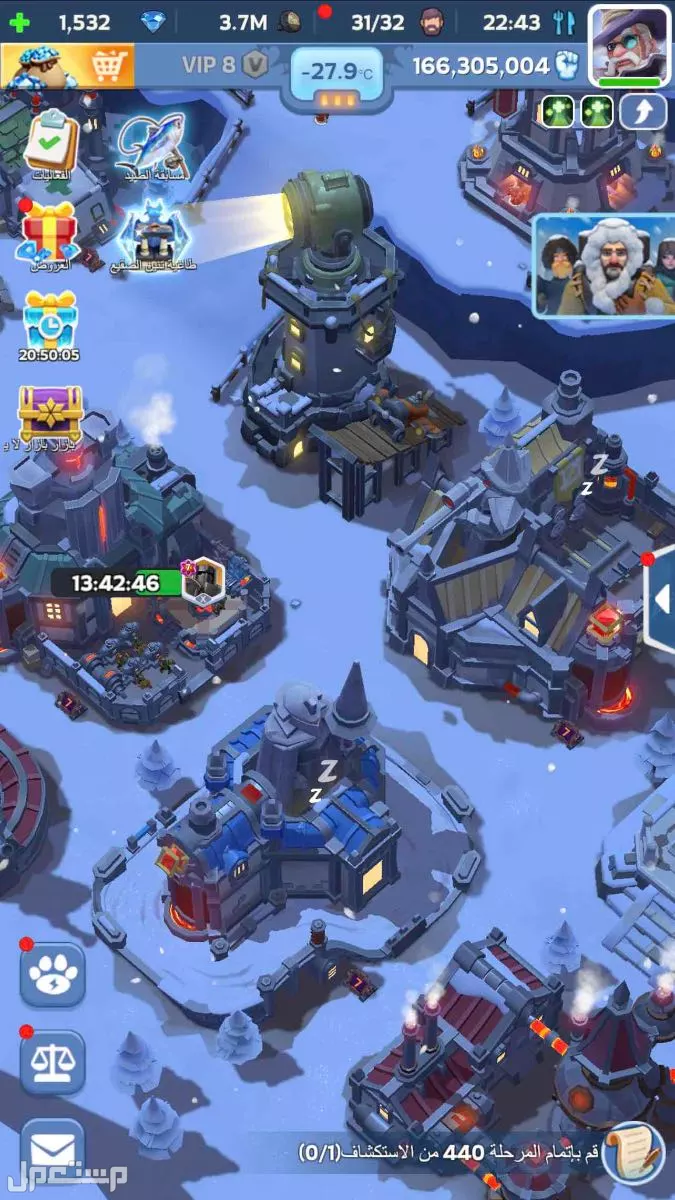This screenshot has height=1200, width=675.
Task: Tap the green plus add-resources button
Action: click(19, 21)
